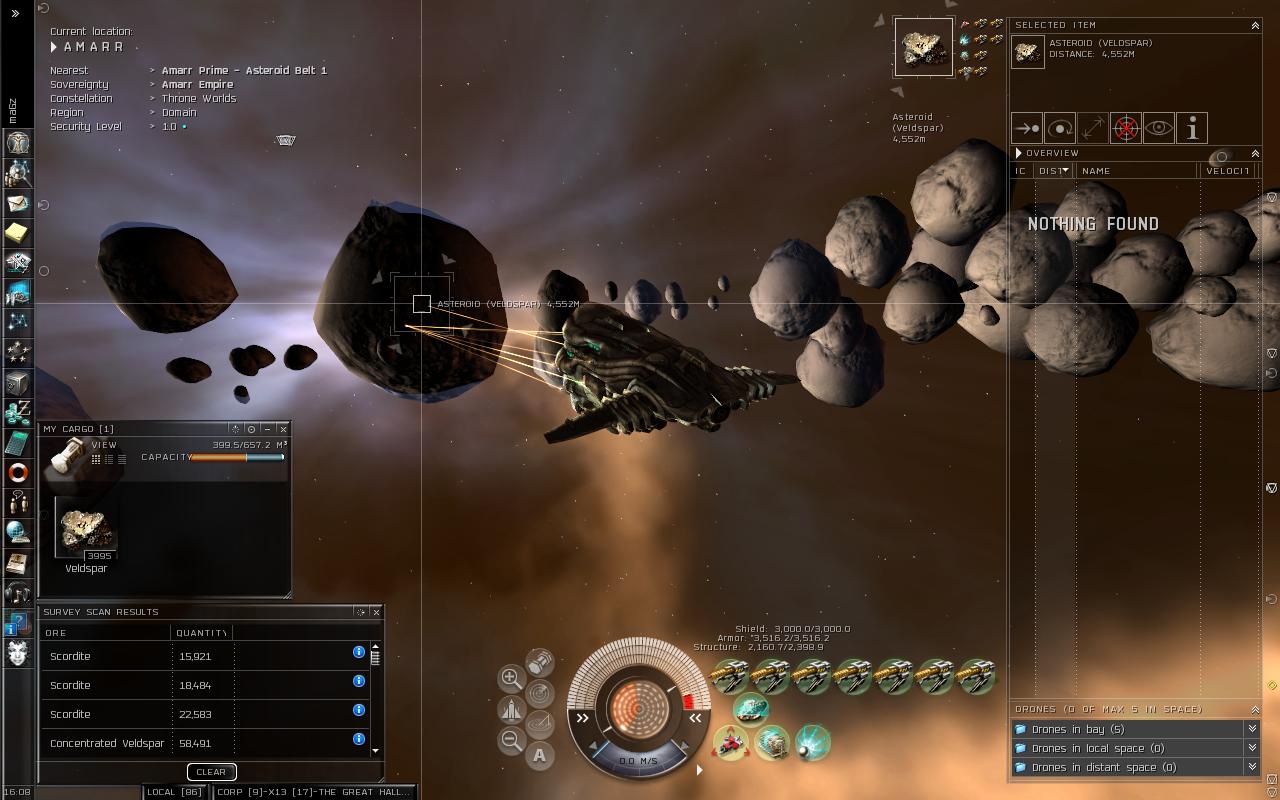This screenshot has width=1280, height=800.
Task: Open the mail envelope in sidebar
Action: (x=18, y=203)
